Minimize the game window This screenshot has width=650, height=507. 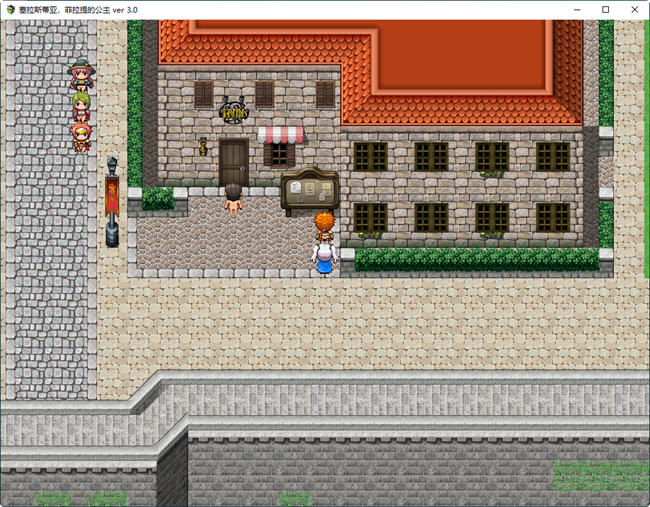[578, 9]
